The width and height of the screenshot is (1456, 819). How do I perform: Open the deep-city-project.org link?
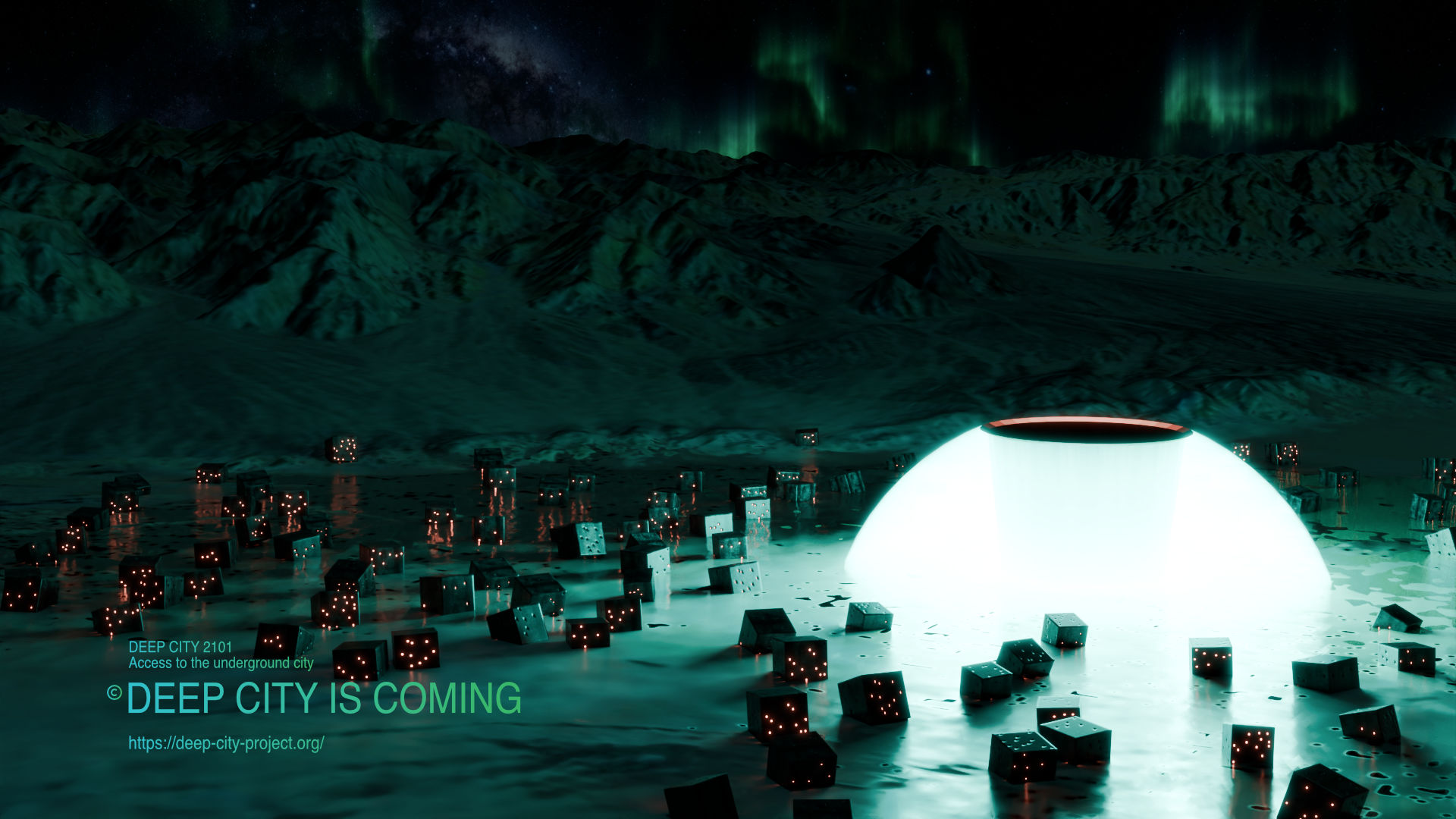[226, 743]
